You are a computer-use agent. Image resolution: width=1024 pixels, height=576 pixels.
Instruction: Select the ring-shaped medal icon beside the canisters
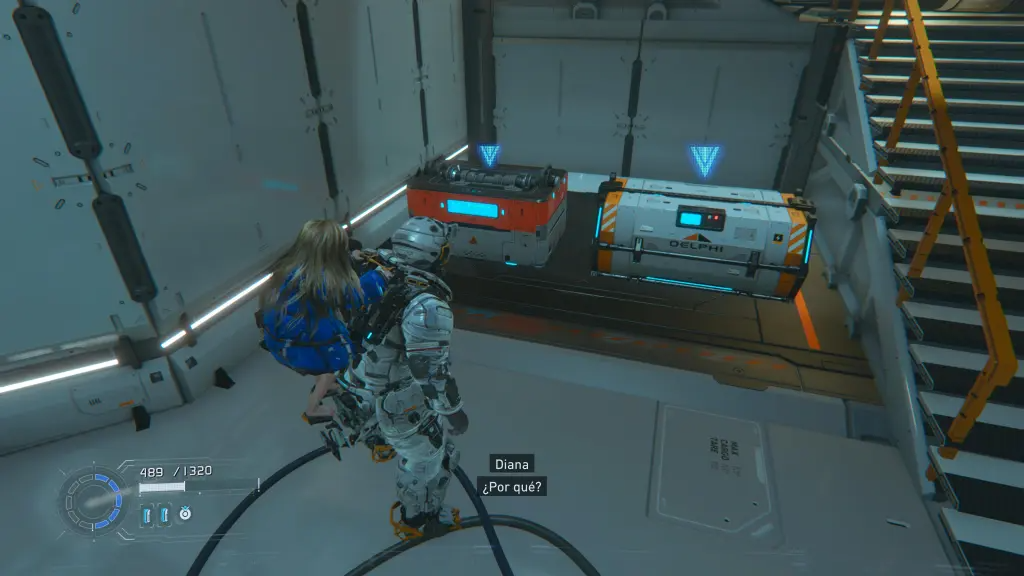pos(185,514)
